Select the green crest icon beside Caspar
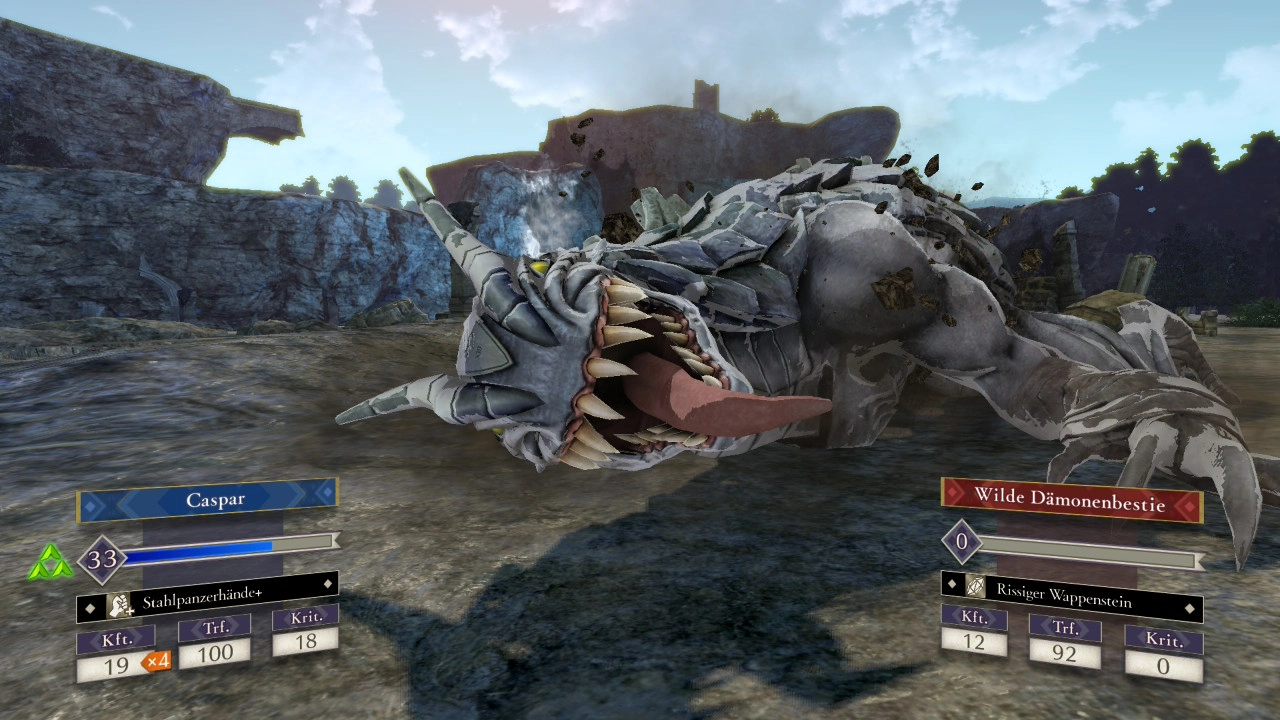The width and height of the screenshot is (1280, 720). pyautogui.click(x=50, y=564)
